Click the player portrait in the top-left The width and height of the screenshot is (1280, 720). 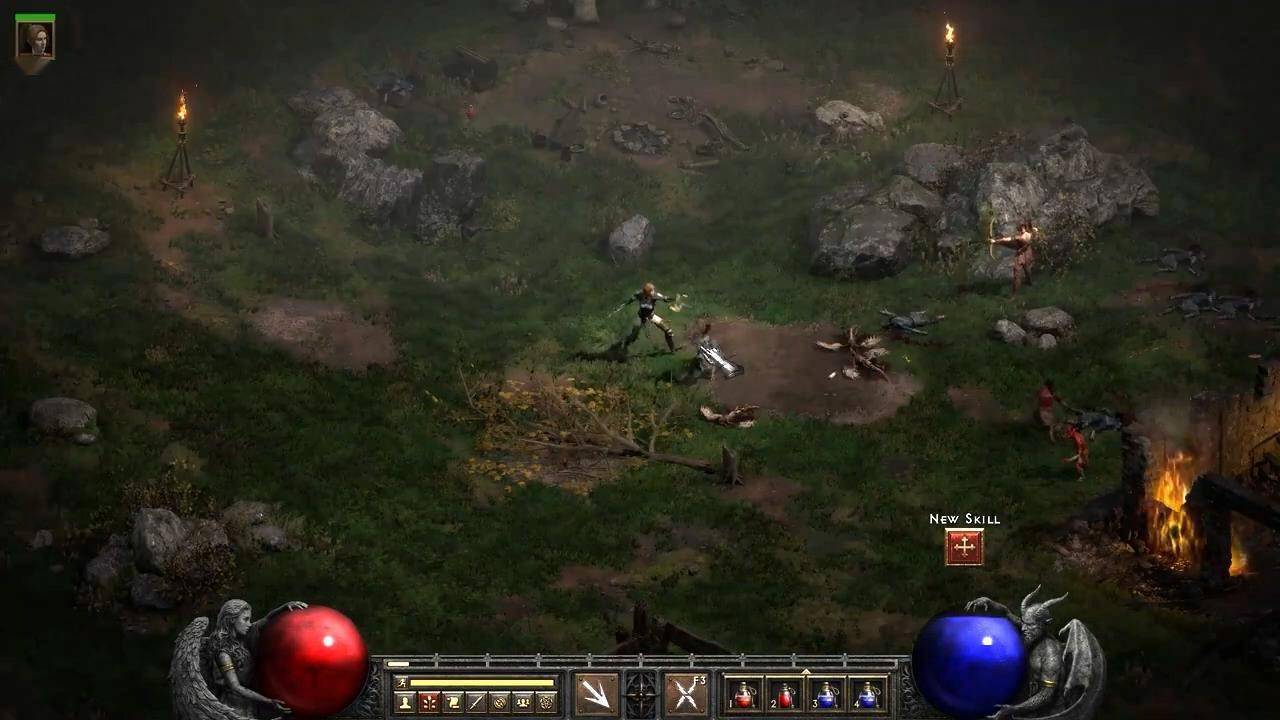tap(36, 40)
